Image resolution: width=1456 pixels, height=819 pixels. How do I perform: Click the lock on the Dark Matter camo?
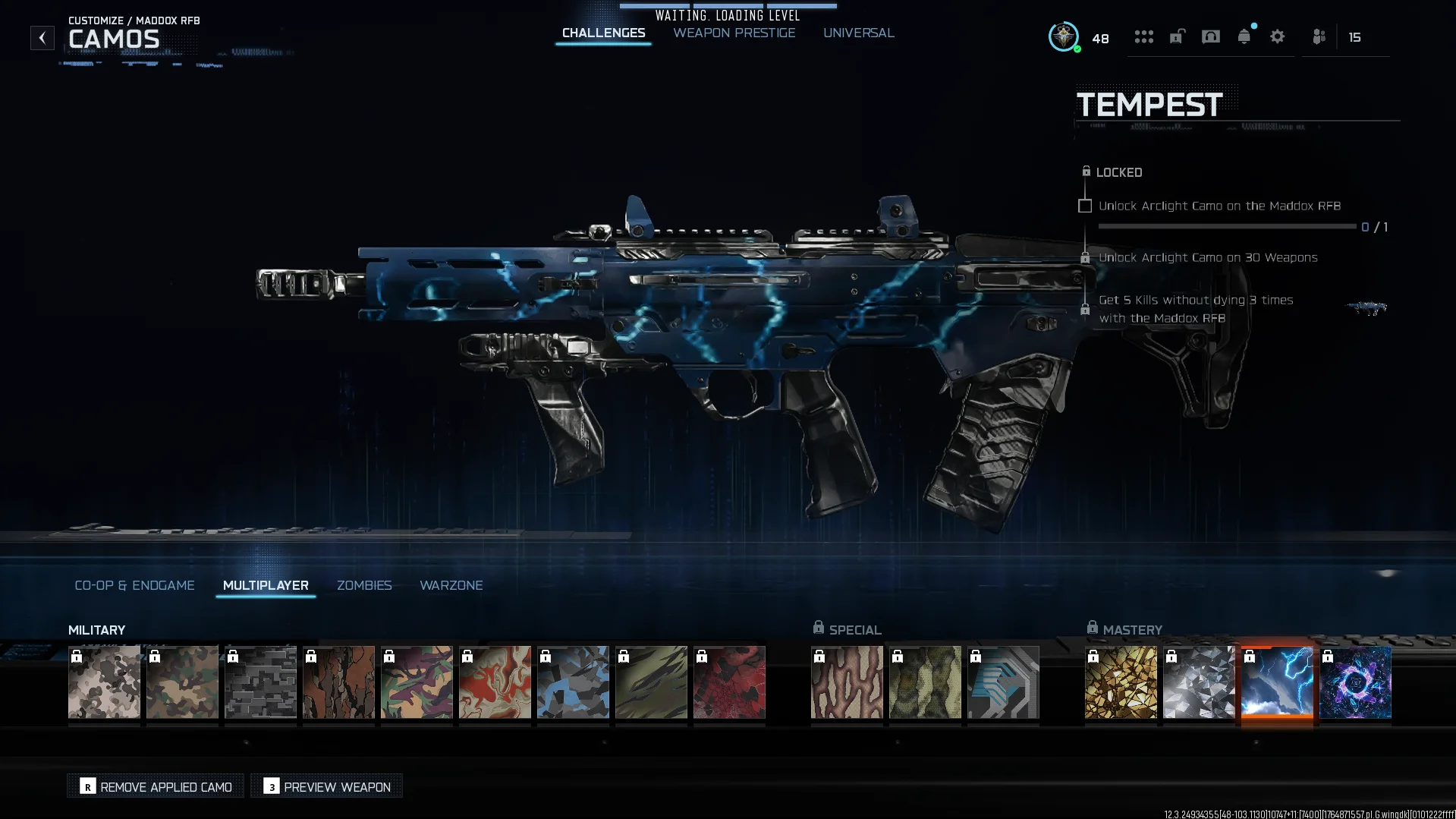(1329, 657)
